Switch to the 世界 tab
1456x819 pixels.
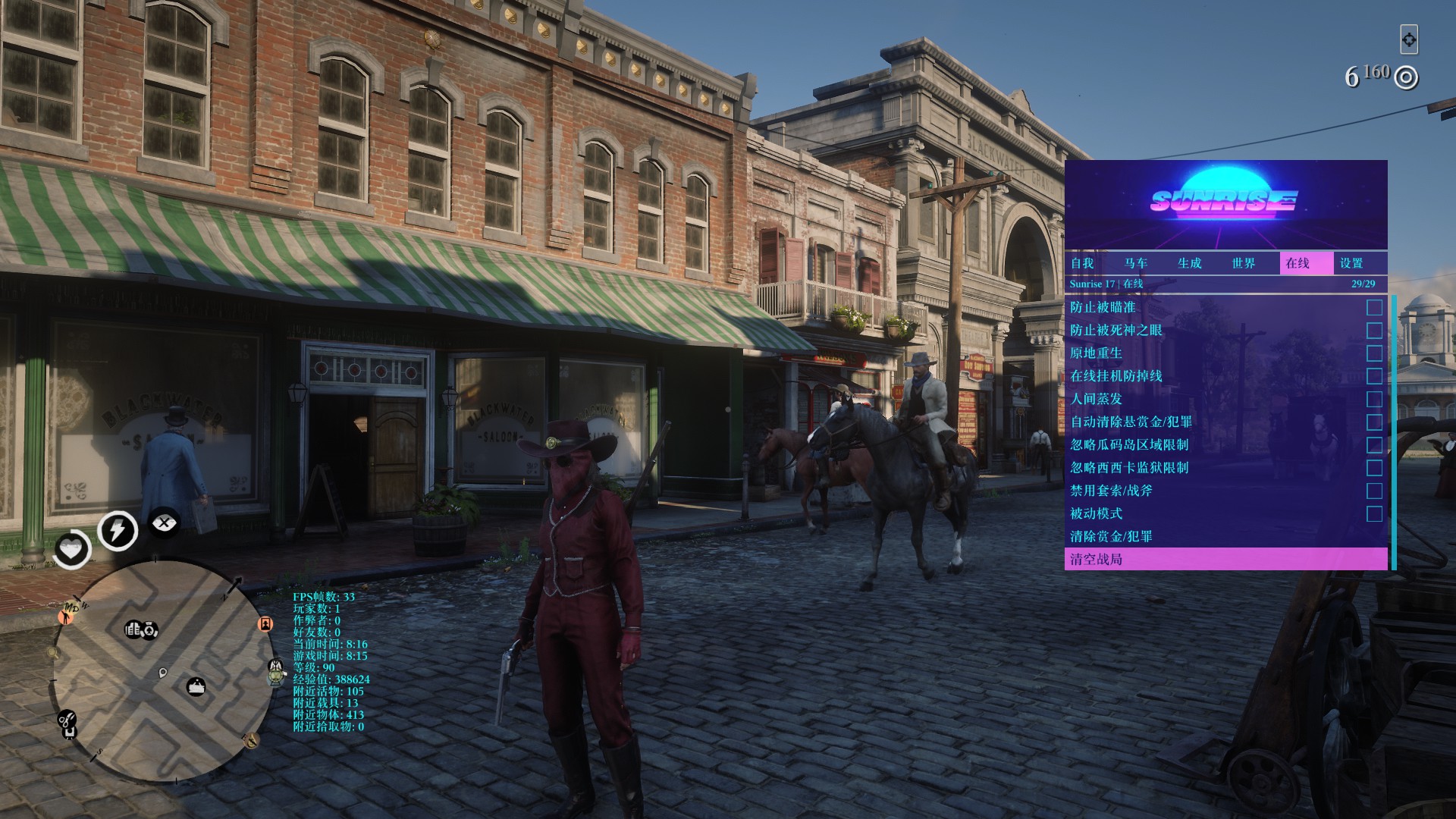coord(1244,263)
